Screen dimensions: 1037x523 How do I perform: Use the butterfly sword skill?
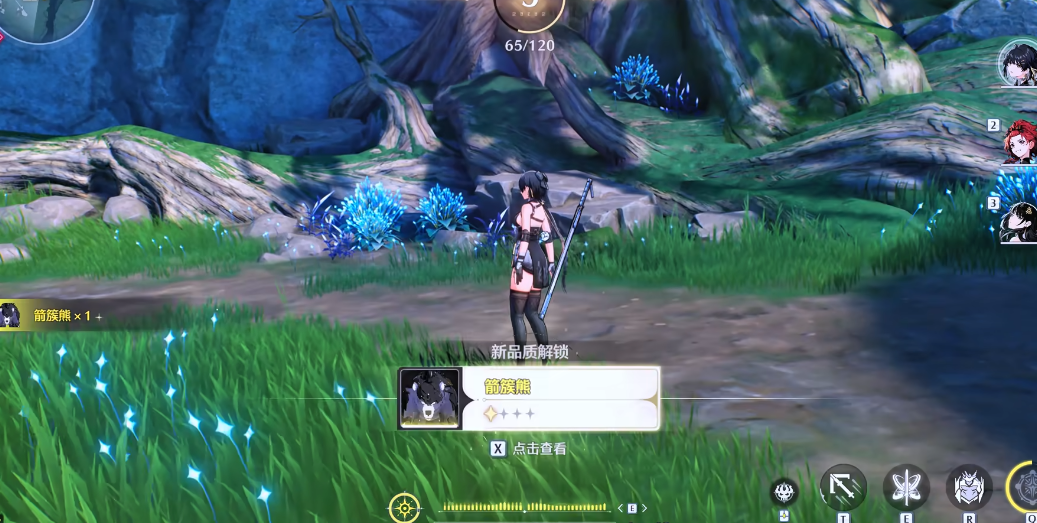(x=906, y=488)
